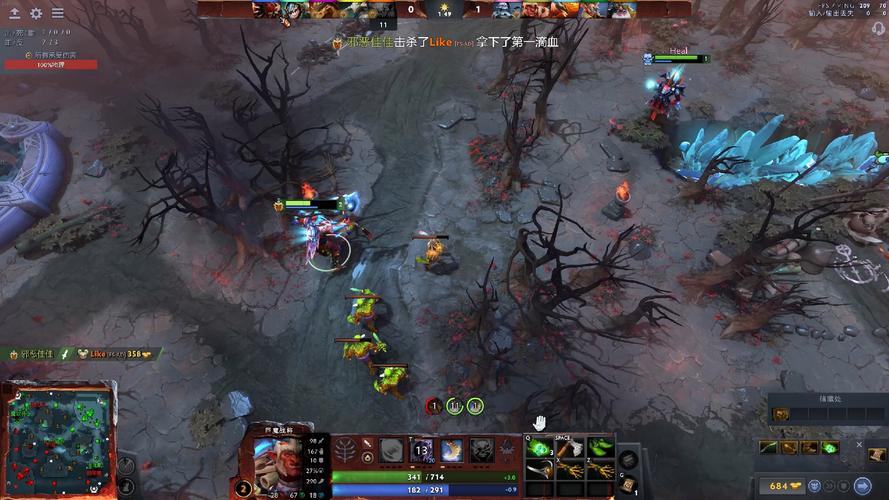Open the talent tree icon
Viewport: 889px width, 500px height.
[x=345, y=450]
